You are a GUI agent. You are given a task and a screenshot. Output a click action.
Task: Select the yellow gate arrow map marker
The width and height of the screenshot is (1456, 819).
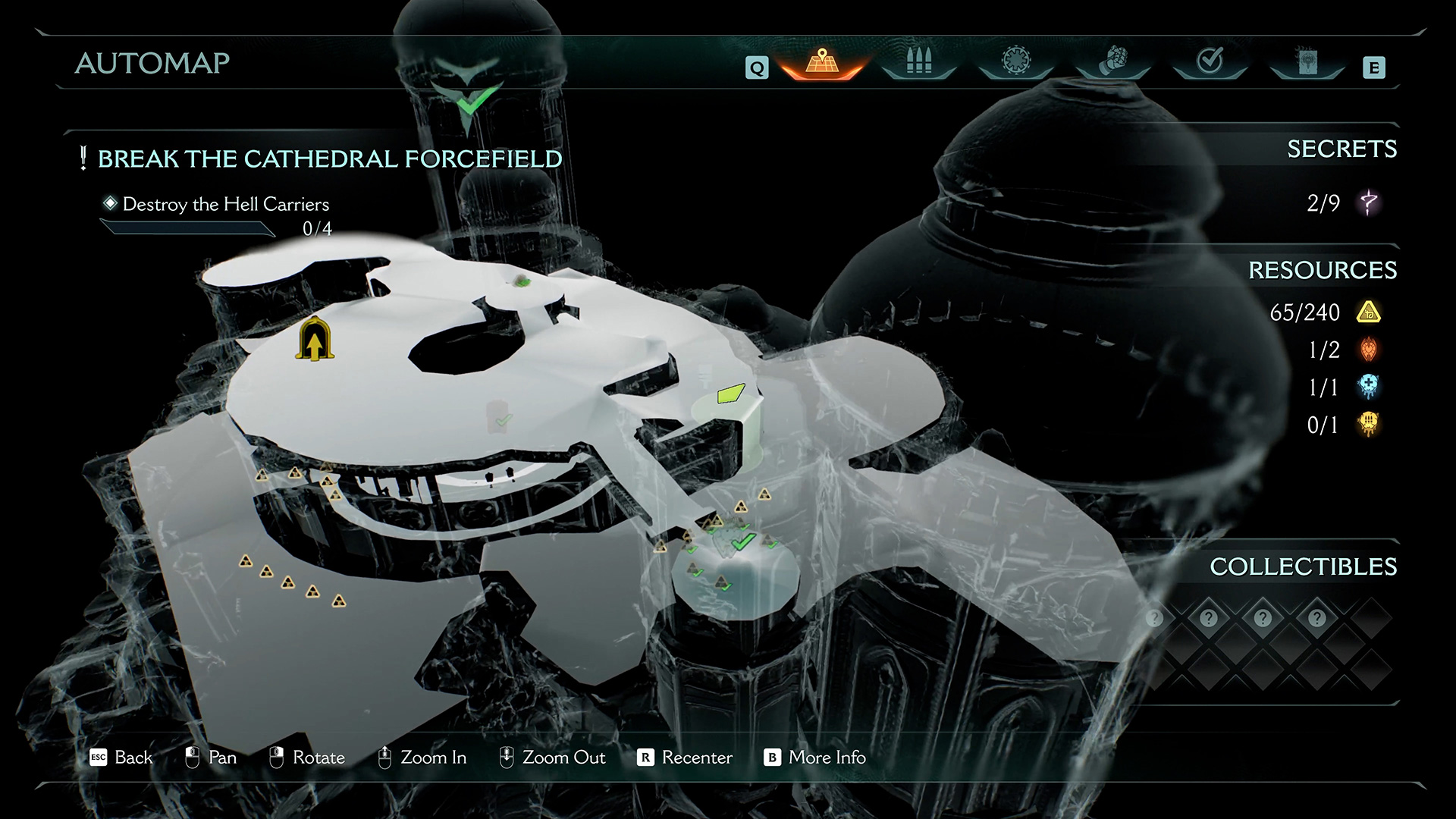coord(315,340)
